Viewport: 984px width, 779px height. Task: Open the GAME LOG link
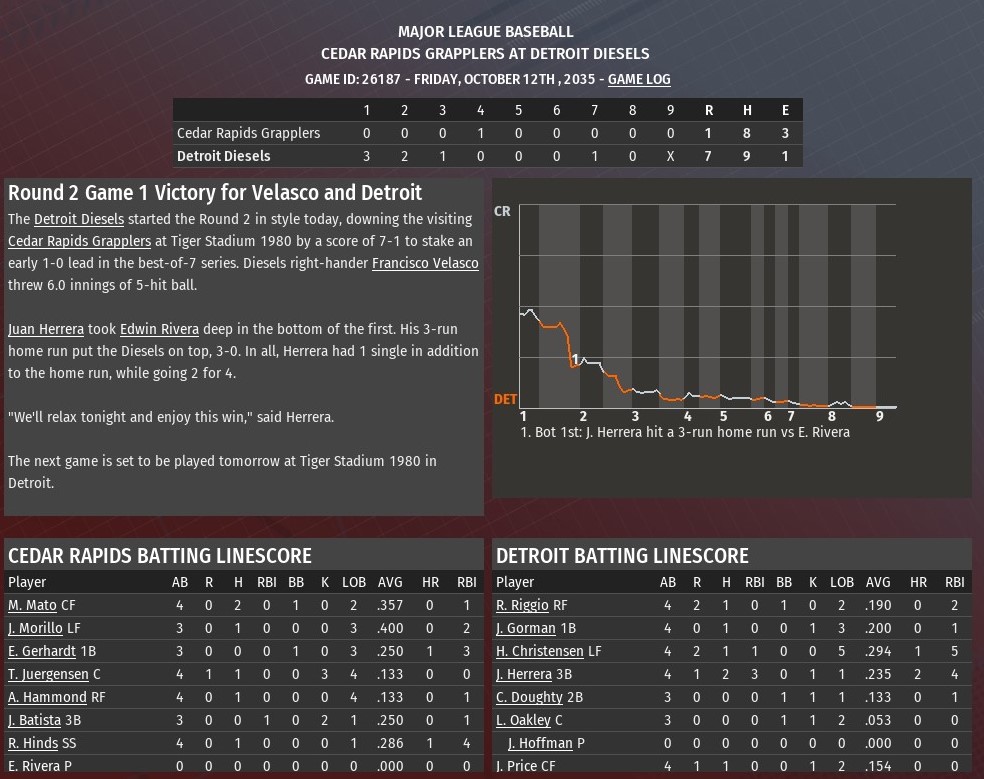[639, 79]
